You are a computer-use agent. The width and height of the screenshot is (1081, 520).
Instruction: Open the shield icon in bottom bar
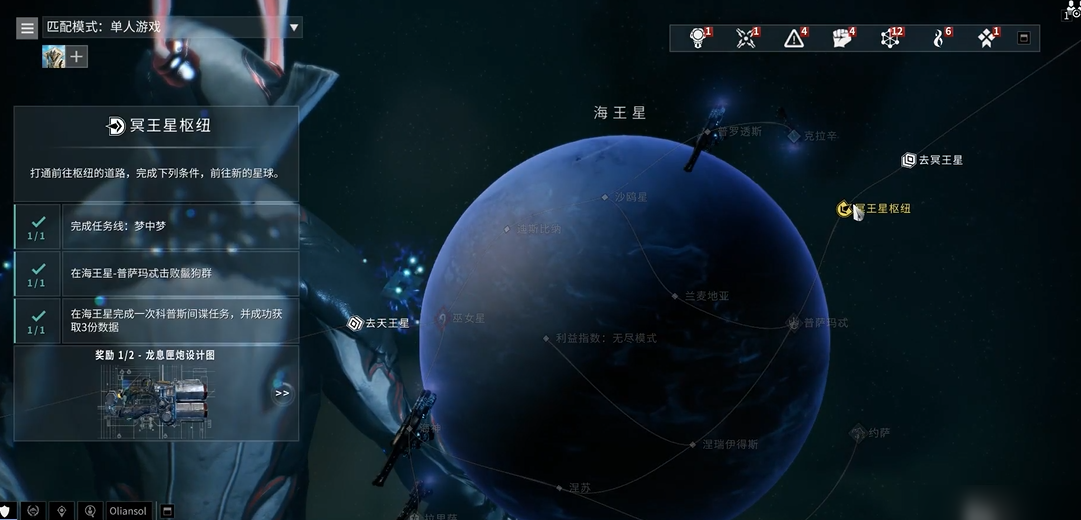point(7,511)
